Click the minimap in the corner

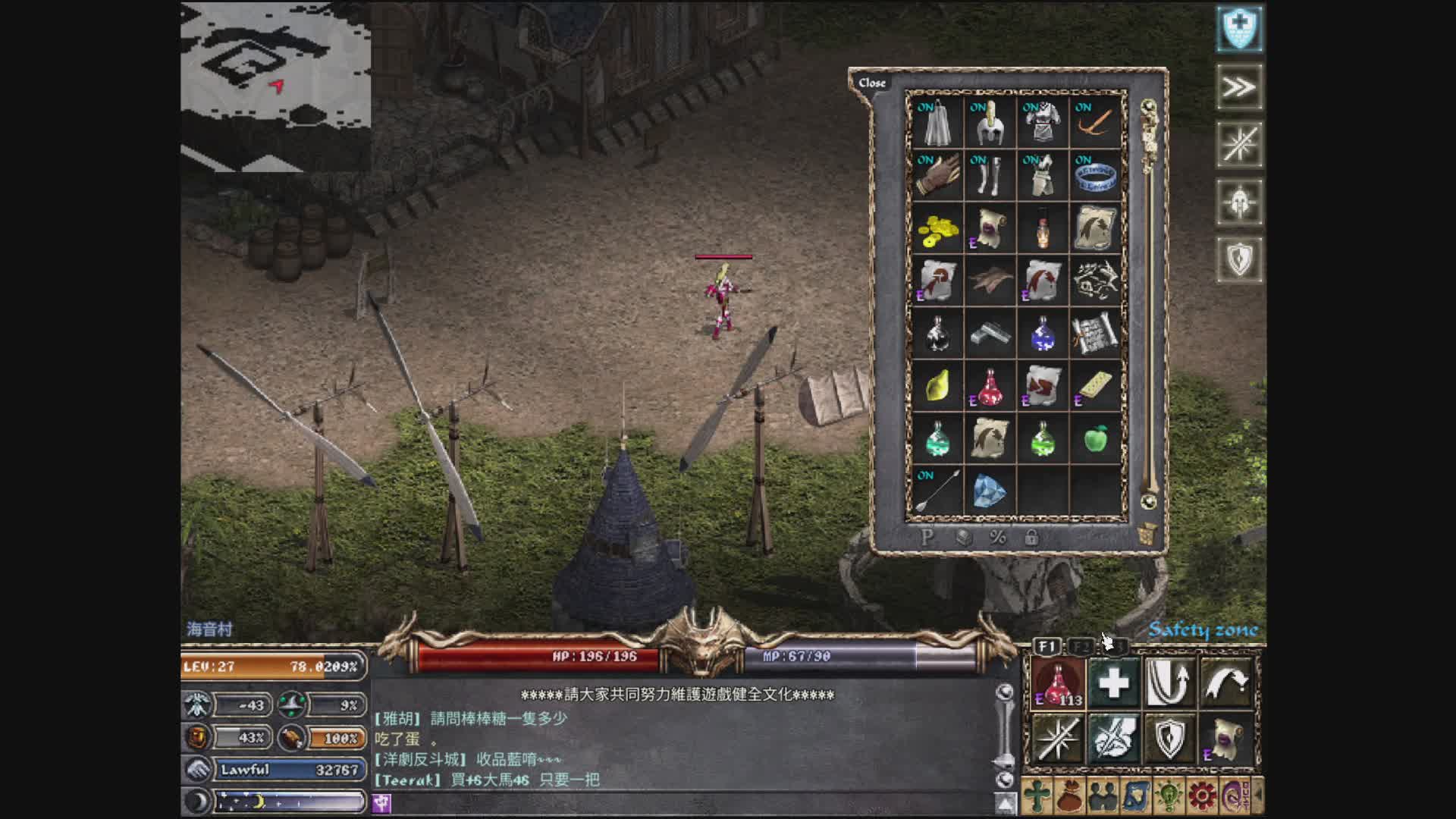click(x=276, y=86)
